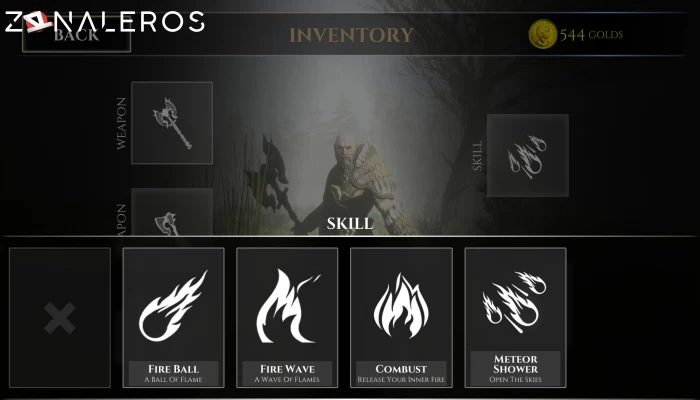Open the equipped battle axe weapon slot
Screen dimensions: 700x400
(x=172, y=122)
